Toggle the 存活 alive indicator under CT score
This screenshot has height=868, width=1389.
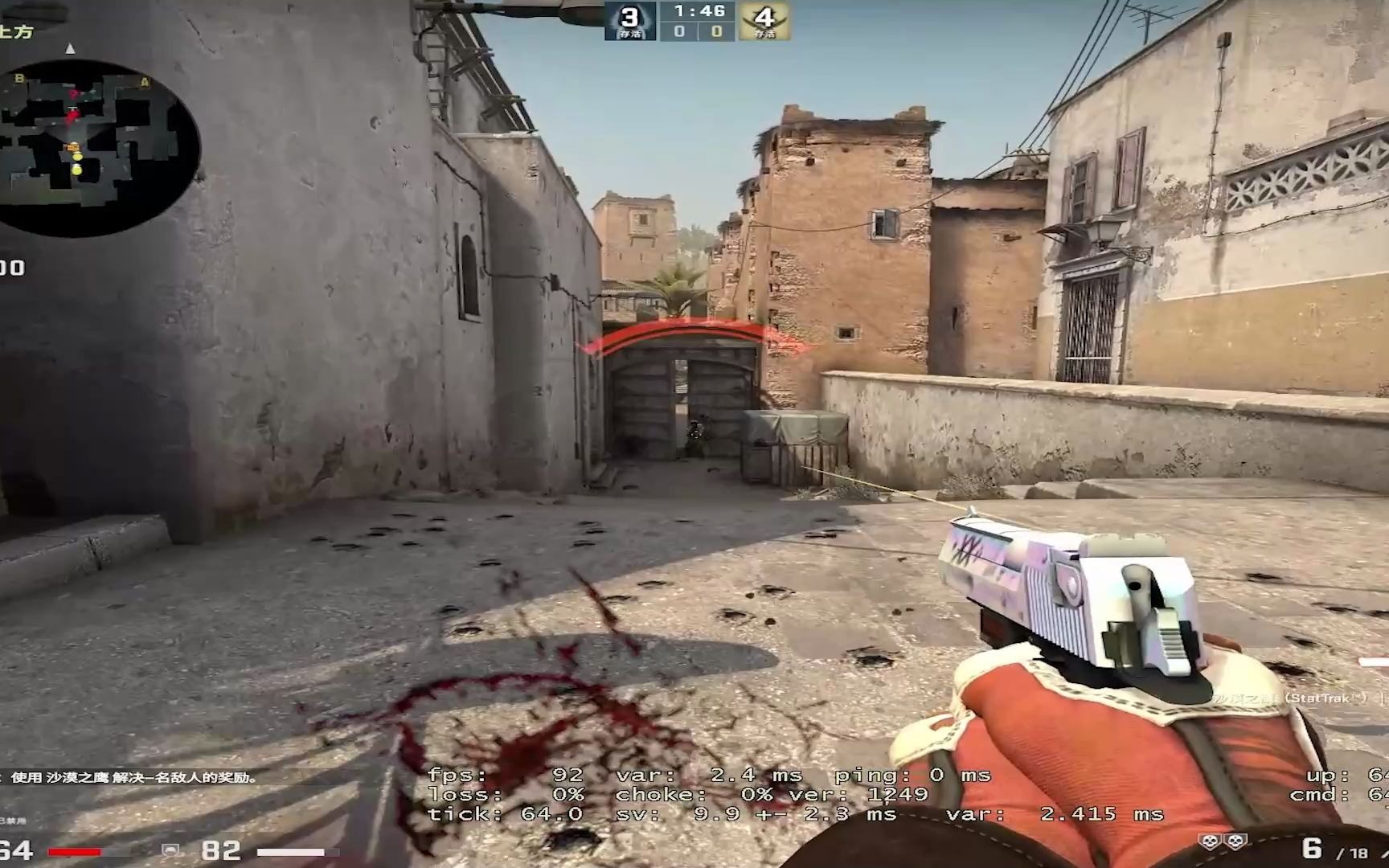pos(631,35)
